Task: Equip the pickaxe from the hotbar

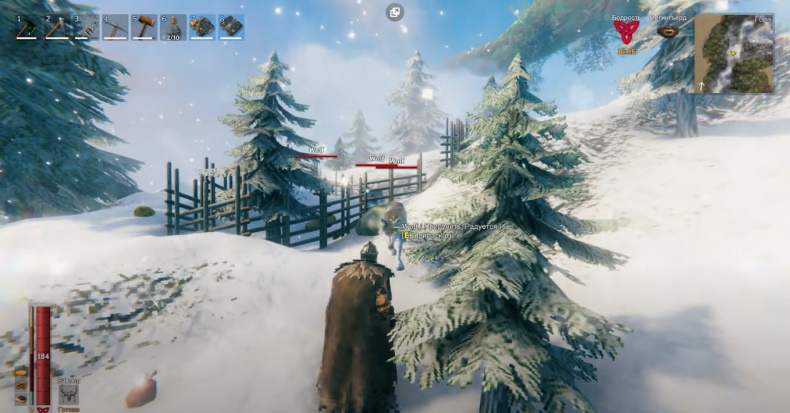Action: pos(116,27)
